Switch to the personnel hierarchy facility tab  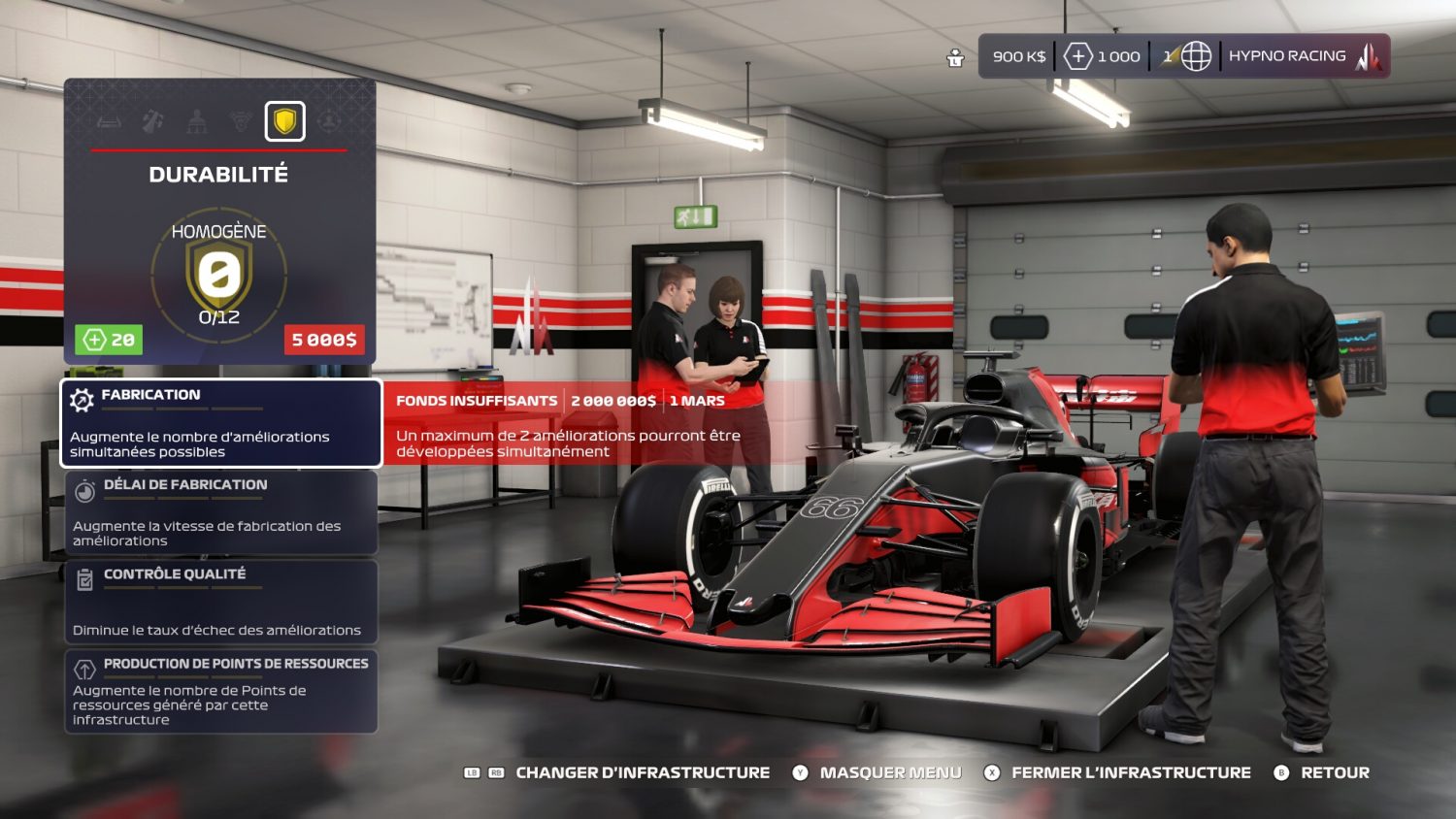click(197, 122)
